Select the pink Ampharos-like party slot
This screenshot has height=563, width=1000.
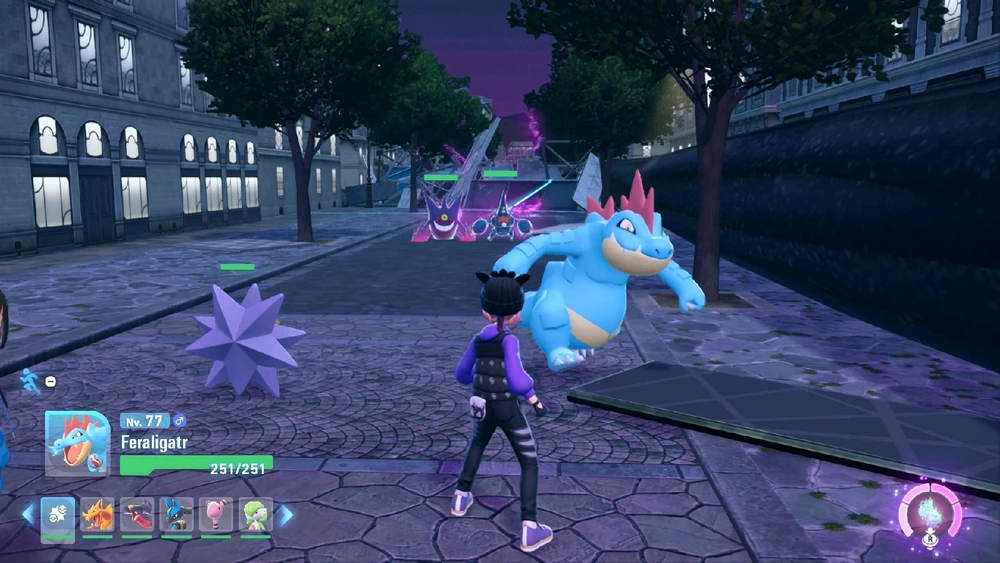pyautogui.click(x=216, y=515)
